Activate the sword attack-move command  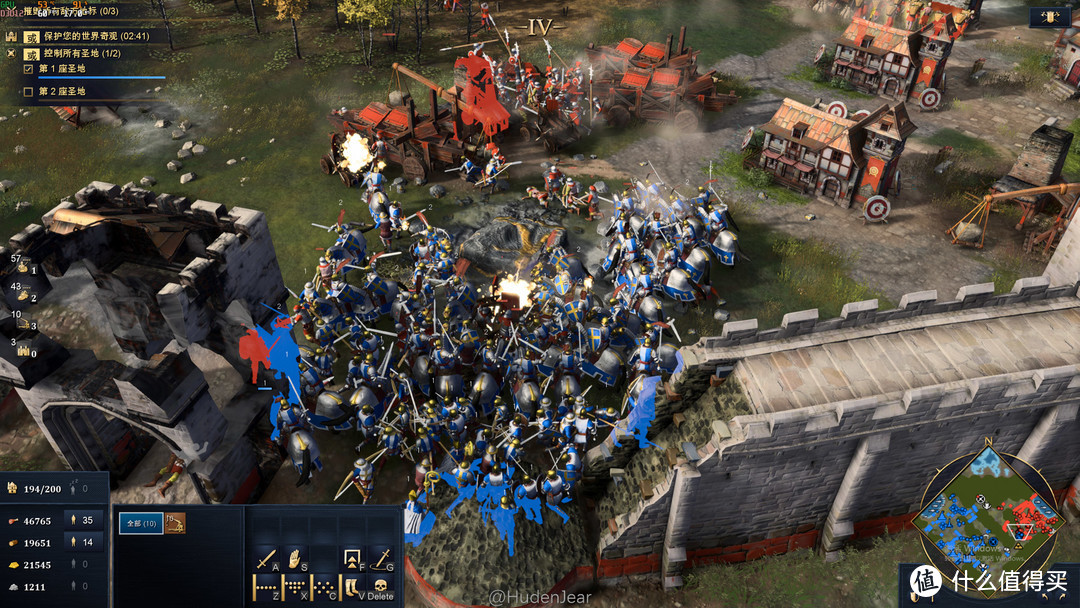click(266, 558)
